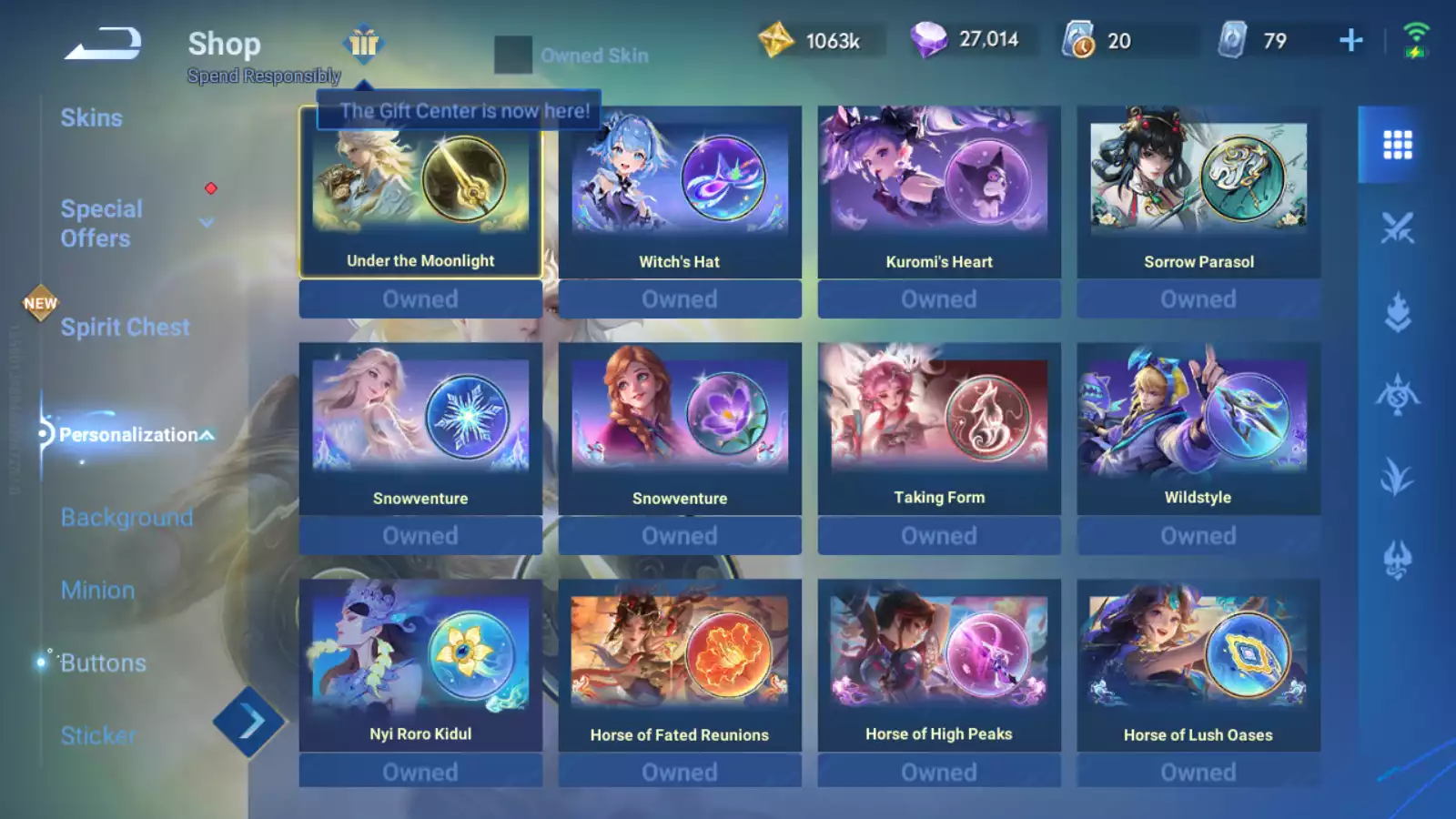Add more tickets with the plus button
This screenshot has height=819, width=1456.
coord(1350,40)
